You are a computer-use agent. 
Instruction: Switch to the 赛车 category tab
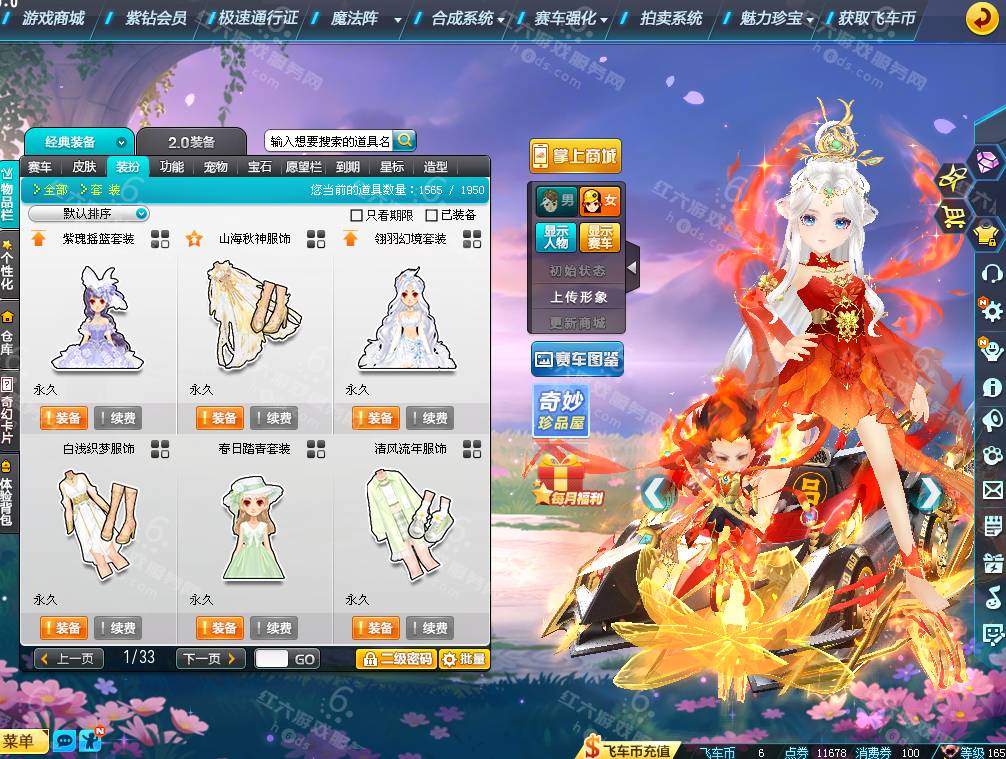point(40,167)
